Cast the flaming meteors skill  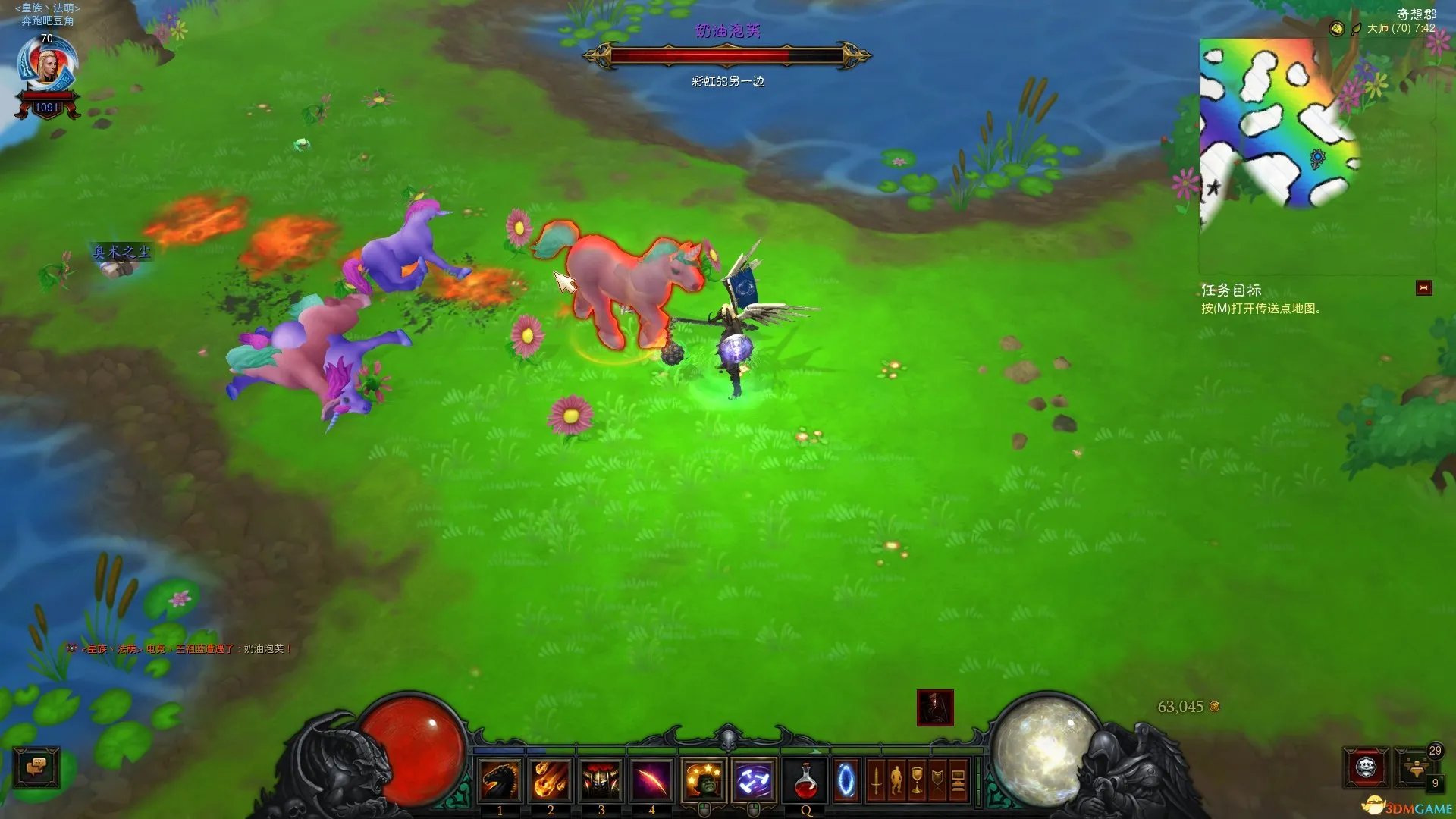pyautogui.click(x=551, y=780)
